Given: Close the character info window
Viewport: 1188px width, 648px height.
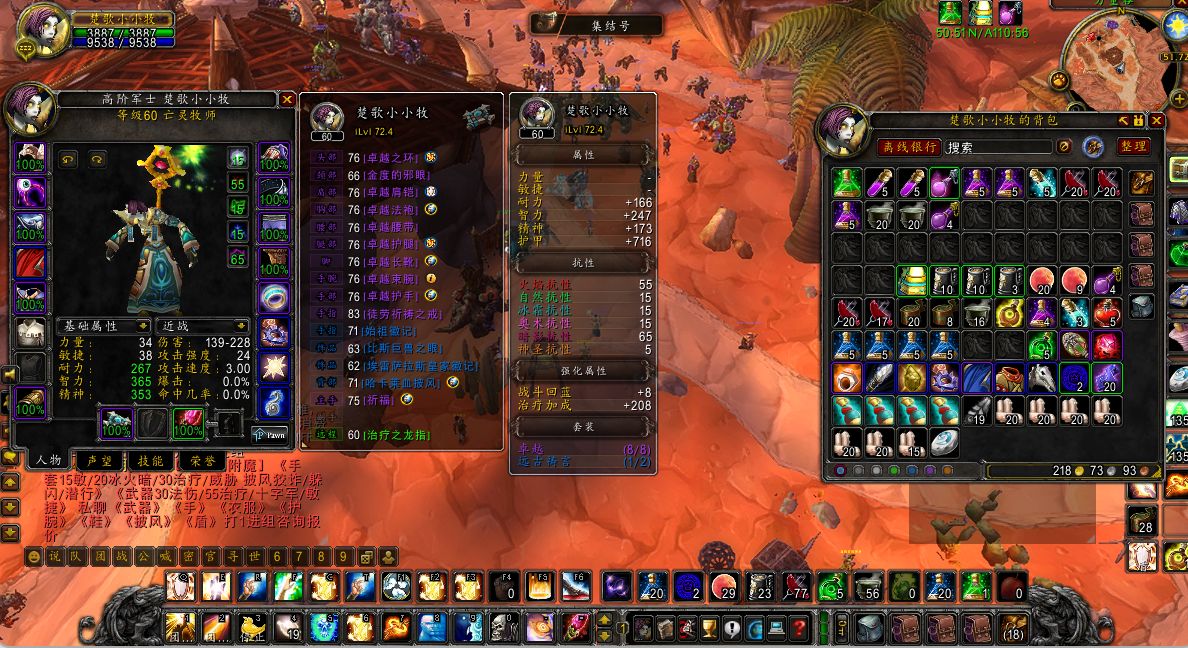Looking at the screenshot, I should tap(287, 99).
